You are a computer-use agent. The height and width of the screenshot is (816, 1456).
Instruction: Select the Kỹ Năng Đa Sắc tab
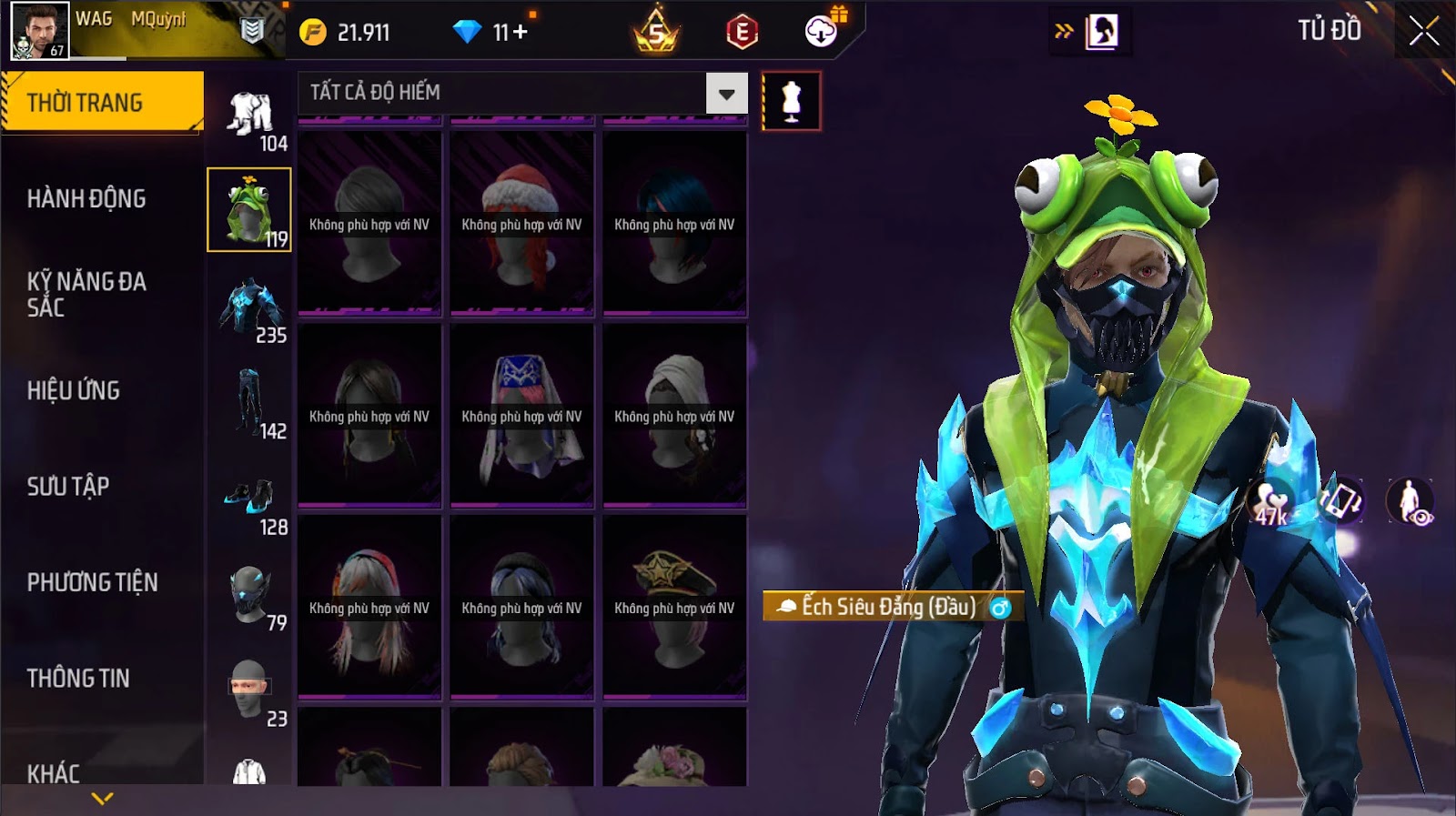click(x=86, y=294)
